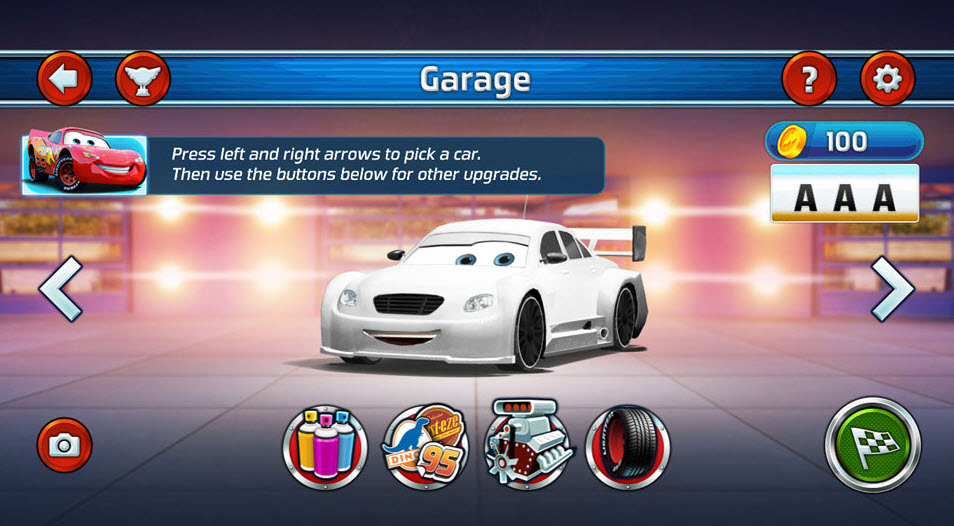This screenshot has width=954, height=526.
Task: Show help with the question mark button
Action: tap(809, 78)
